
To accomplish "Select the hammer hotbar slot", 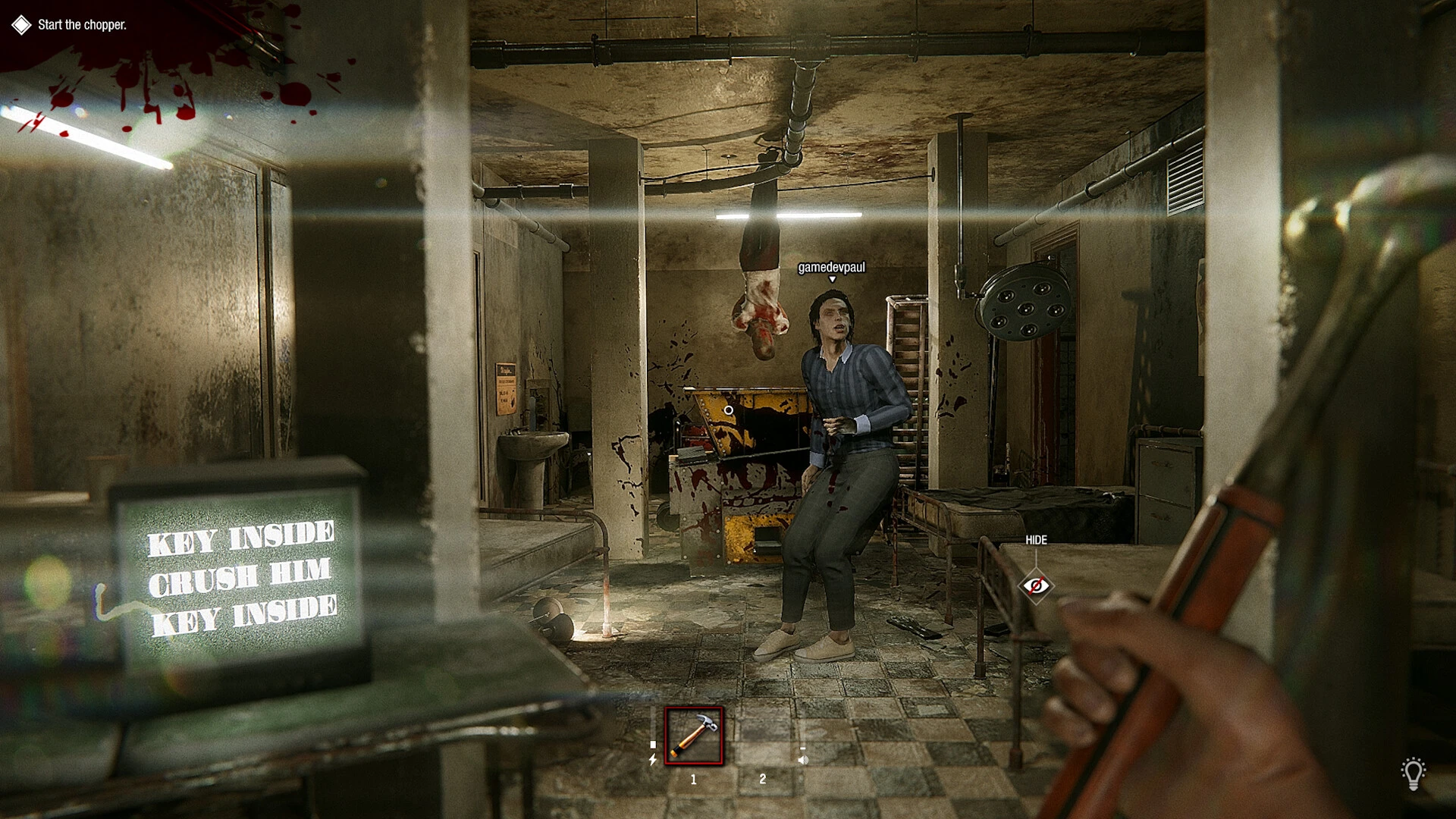I will pos(694,736).
